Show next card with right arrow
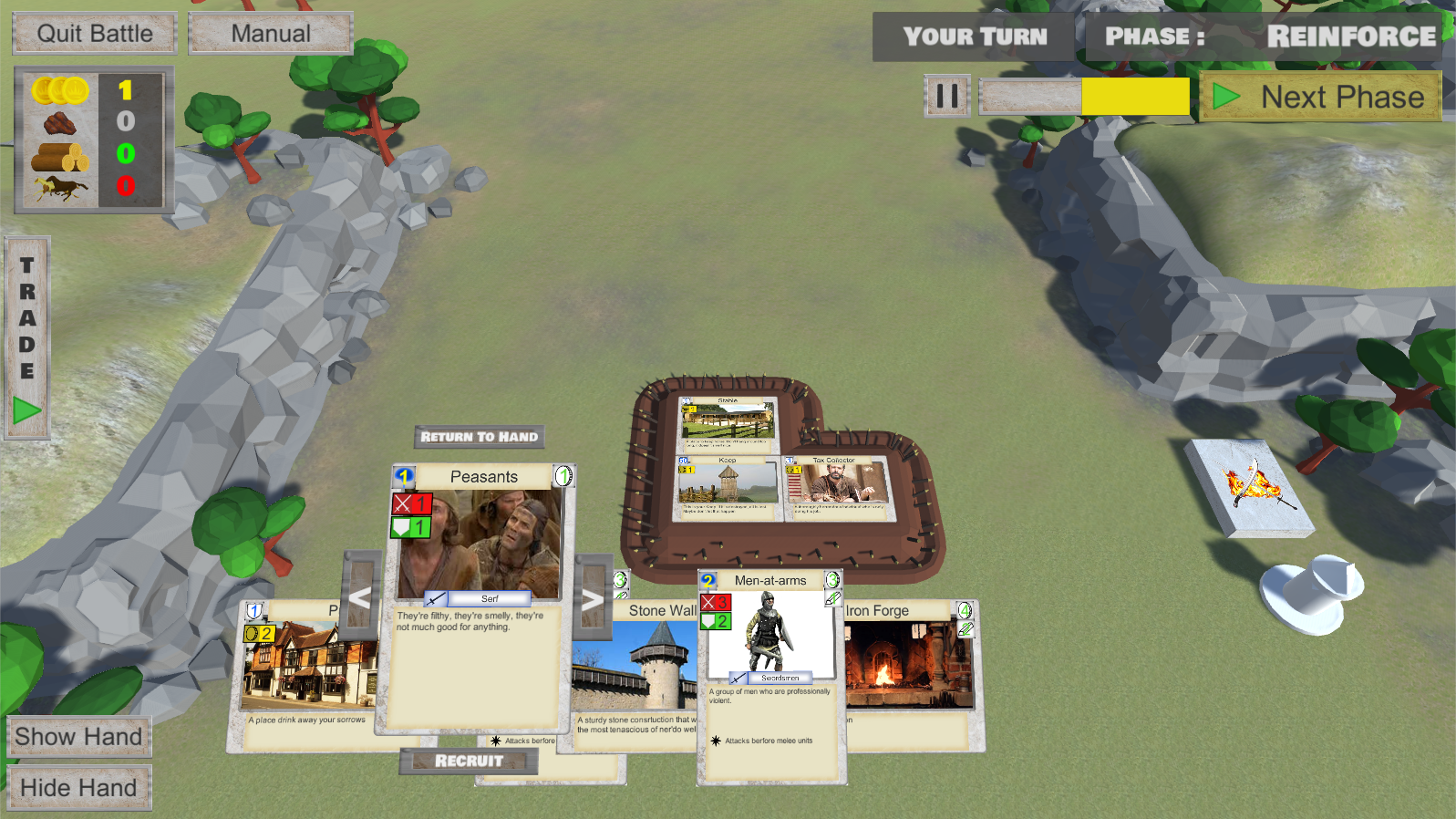The height and width of the screenshot is (819, 1456). pos(593,599)
